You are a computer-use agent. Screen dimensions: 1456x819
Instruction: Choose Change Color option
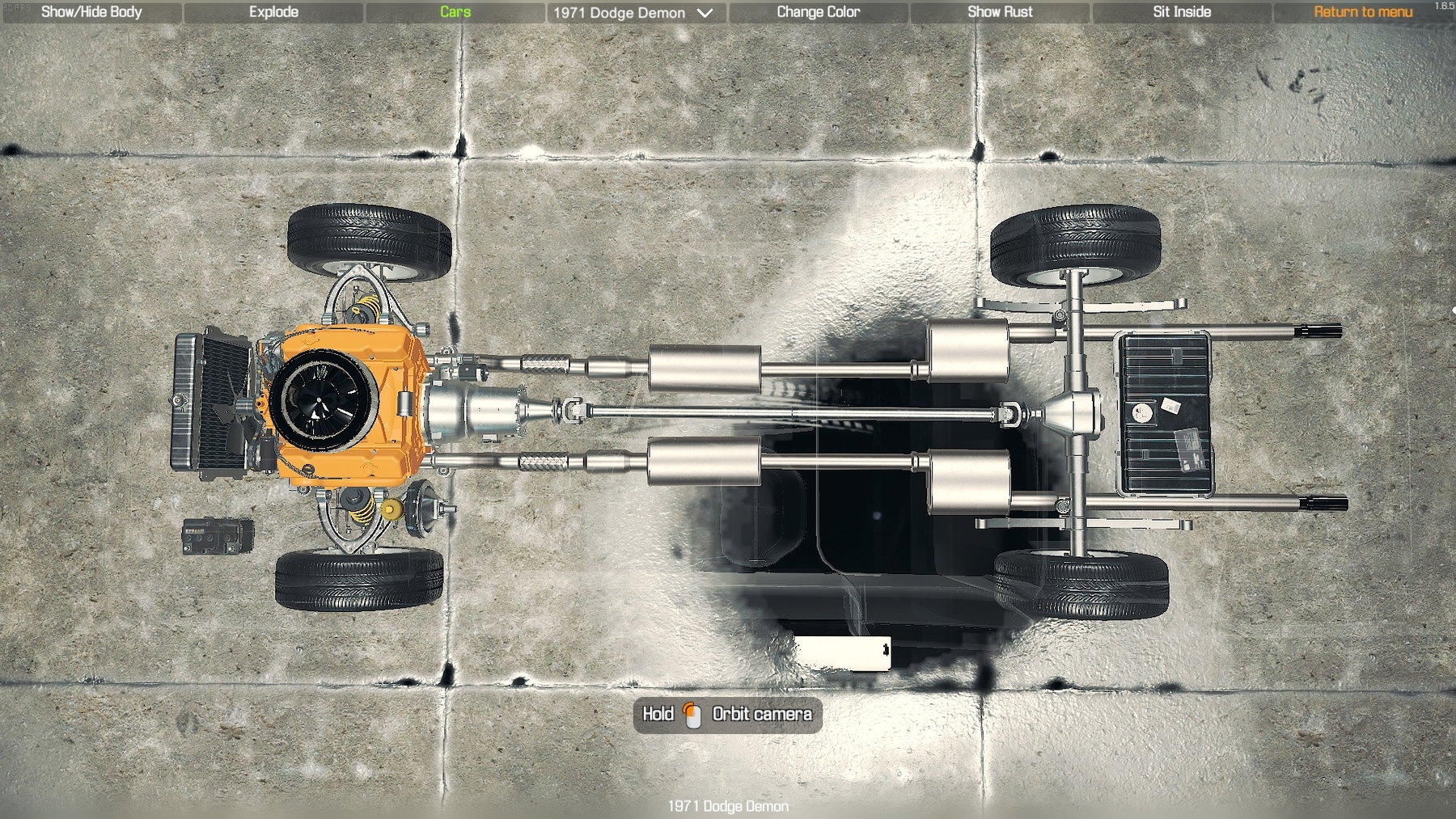tap(818, 12)
